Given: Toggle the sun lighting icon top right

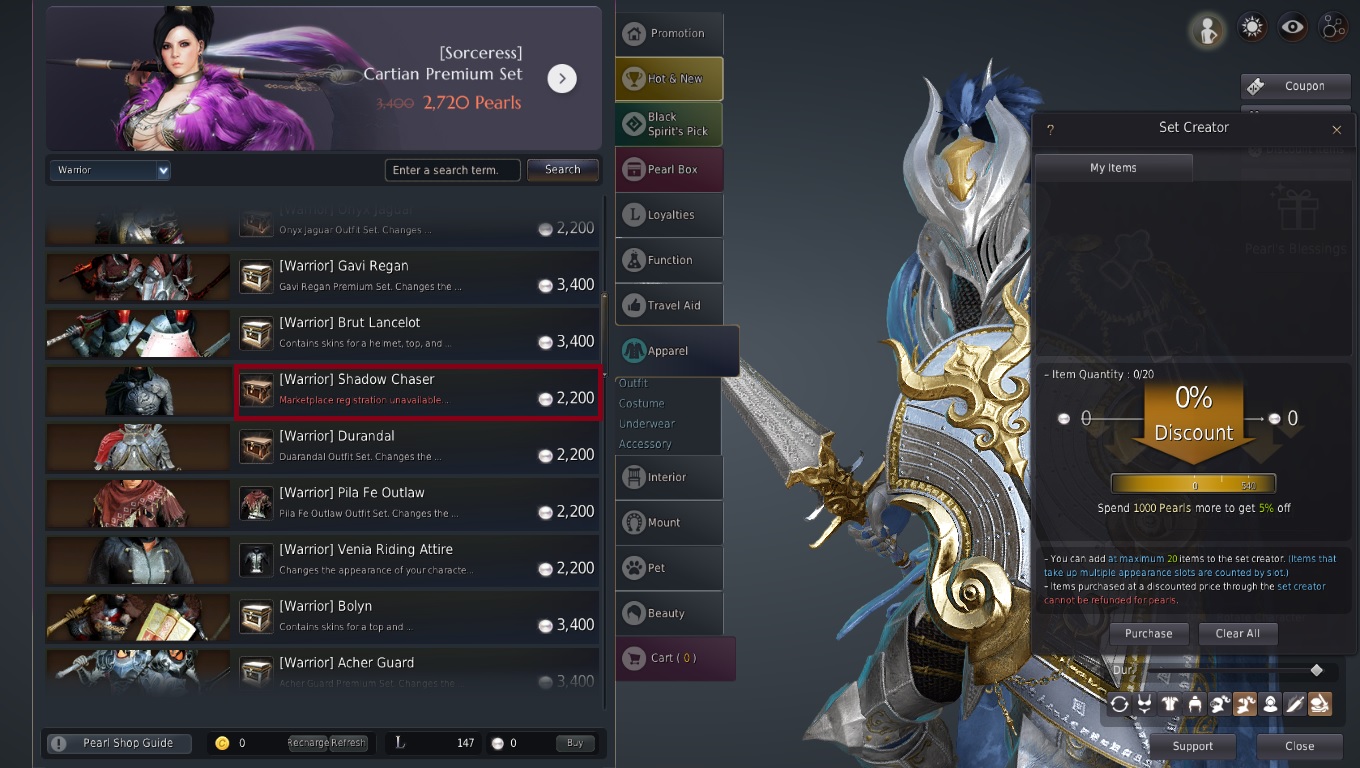Looking at the screenshot, I should (x=1250, y=27).
